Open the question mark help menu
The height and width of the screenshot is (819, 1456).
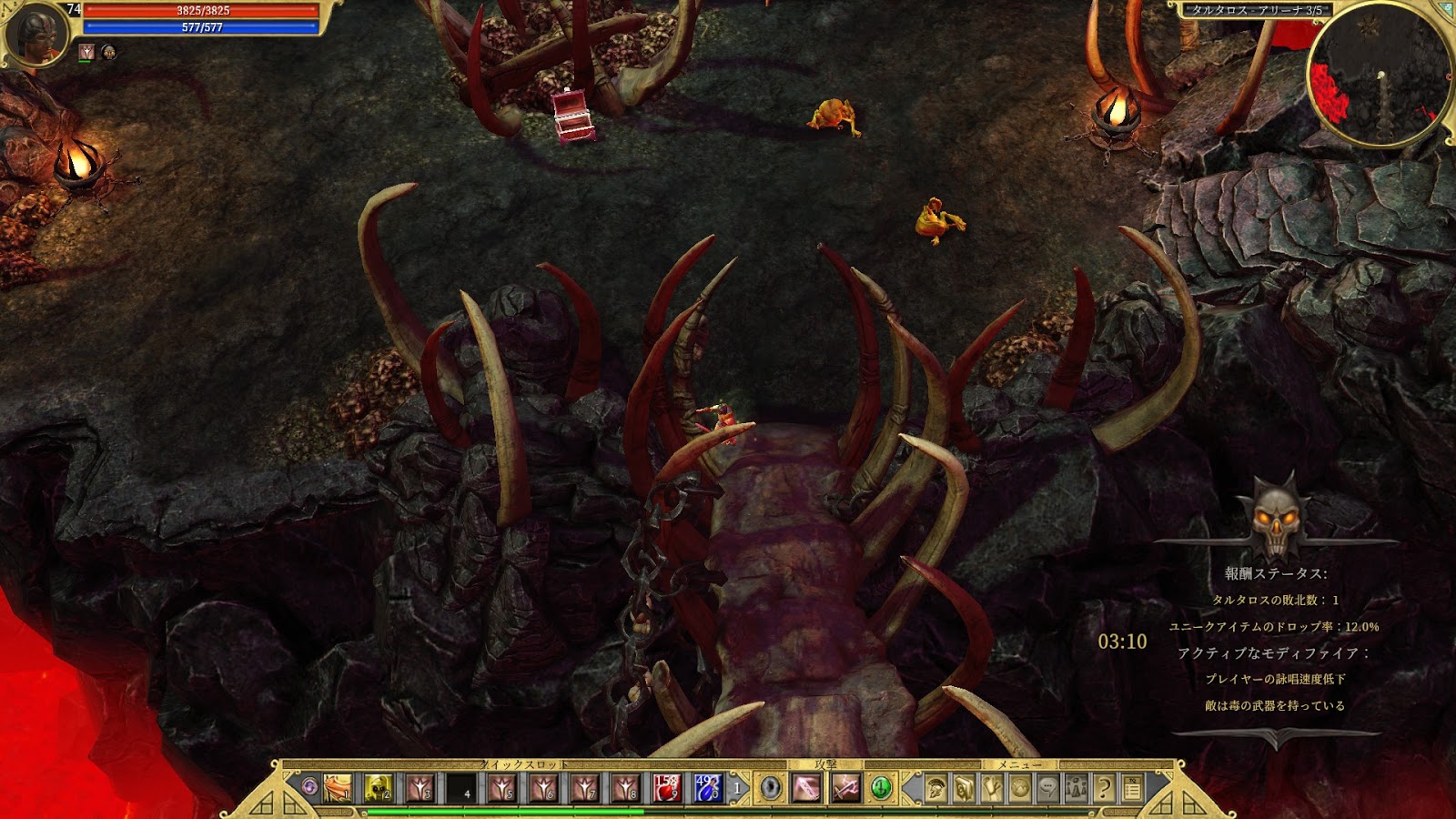1105,788
